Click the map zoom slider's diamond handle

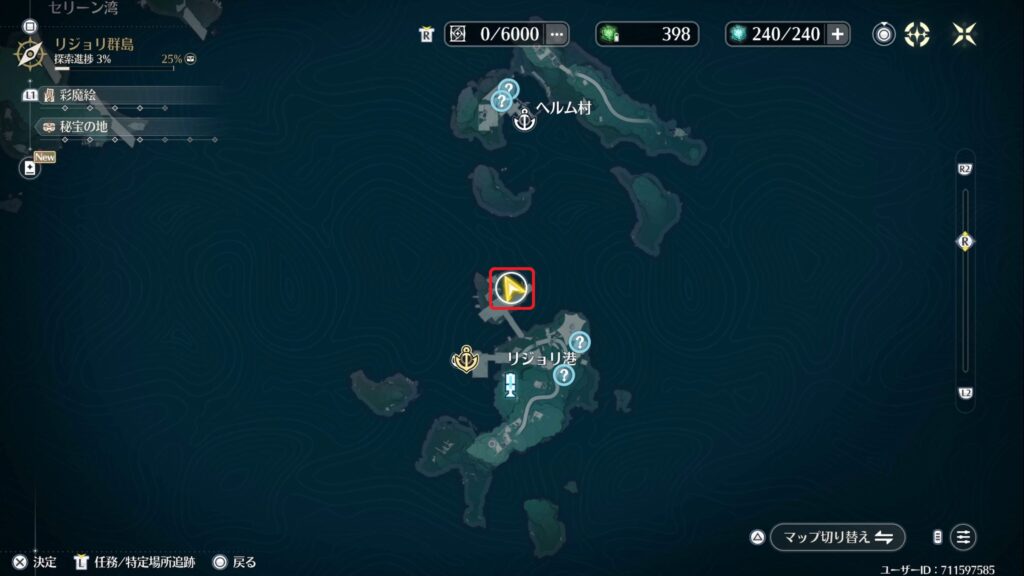tap(965, 241)
